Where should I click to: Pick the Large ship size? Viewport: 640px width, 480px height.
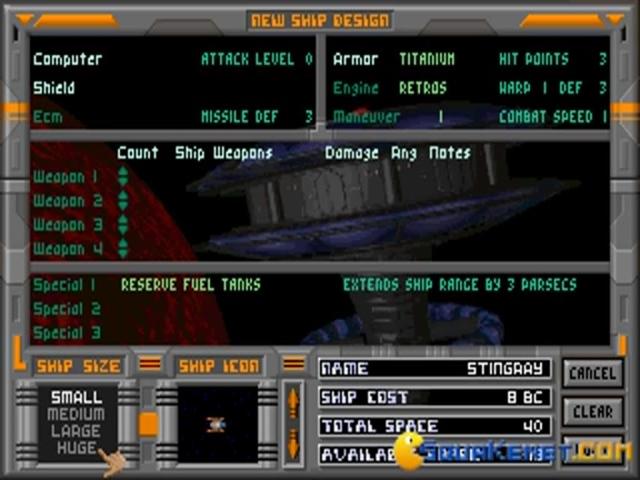(x=77, y=432)
